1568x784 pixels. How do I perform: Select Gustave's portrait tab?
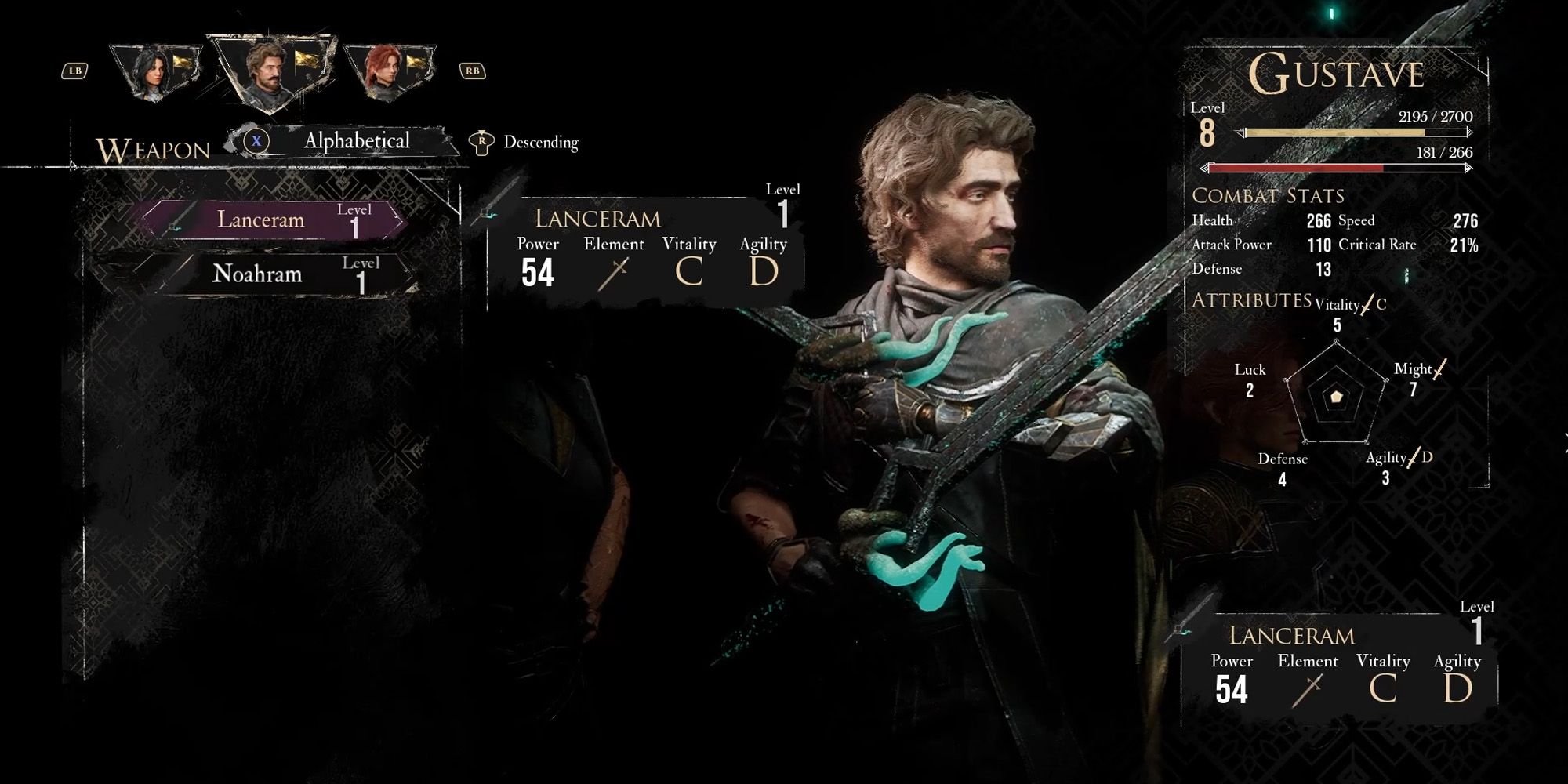tap(269, 72)
